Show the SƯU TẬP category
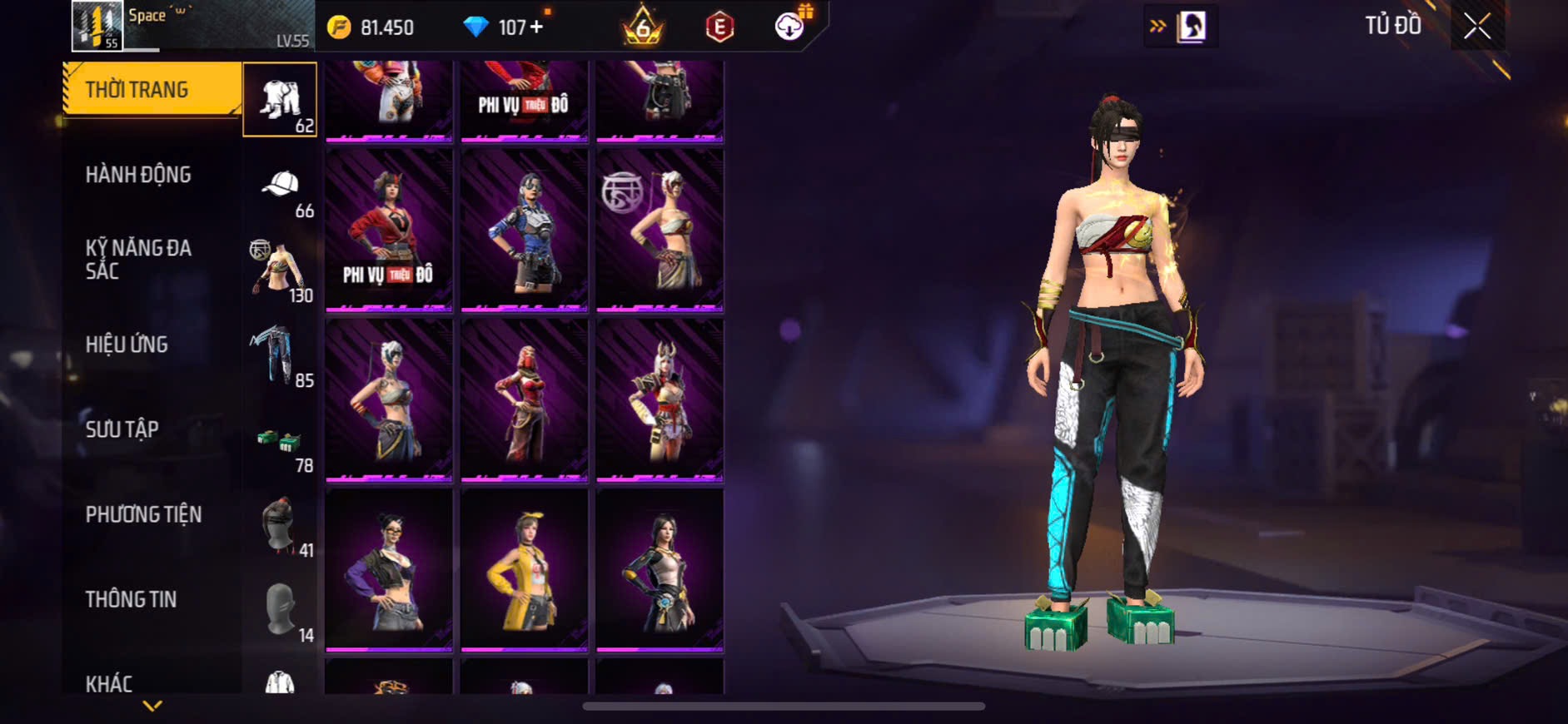The image size is (1568, 724). 122,429
